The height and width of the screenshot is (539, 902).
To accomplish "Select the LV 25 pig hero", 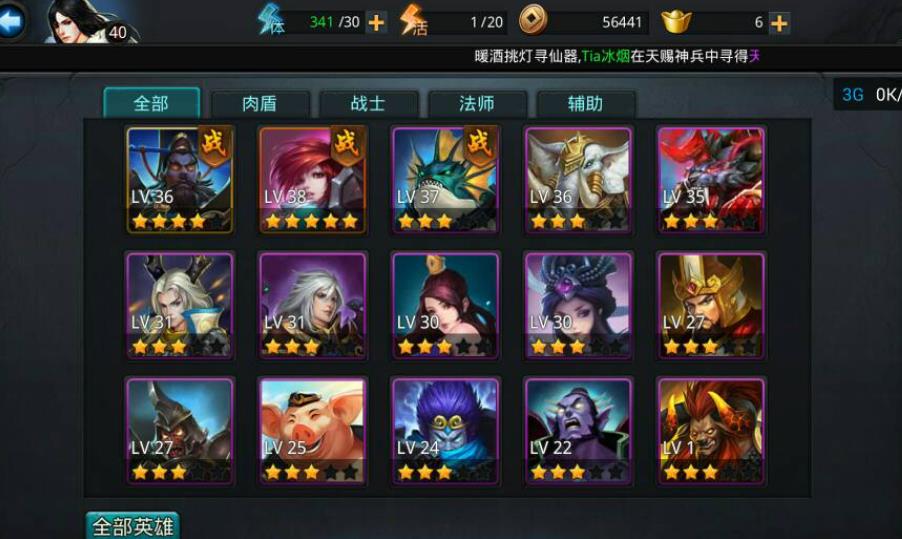I will [x=313, y=431].
